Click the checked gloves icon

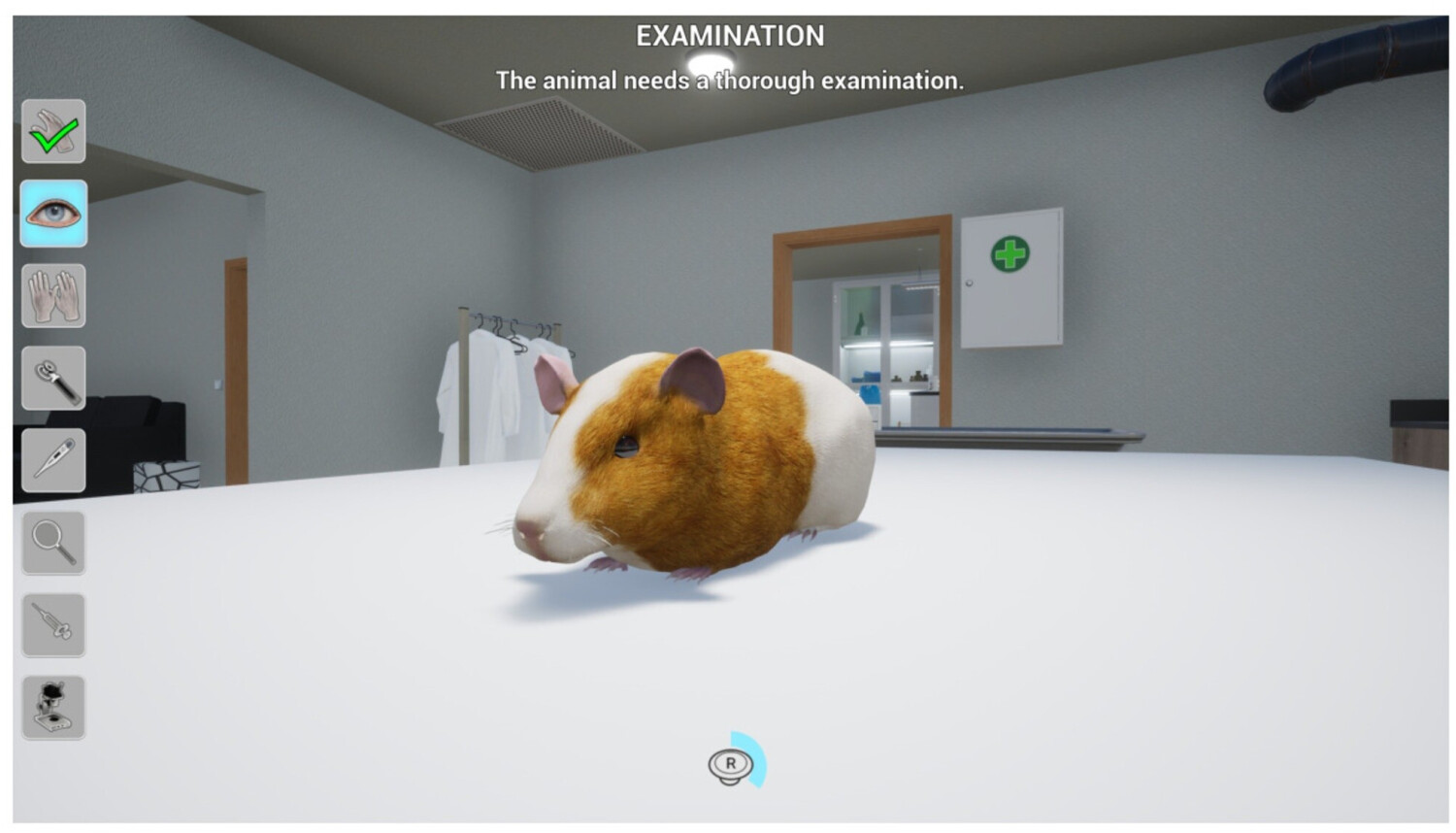(x=53, y=131)
